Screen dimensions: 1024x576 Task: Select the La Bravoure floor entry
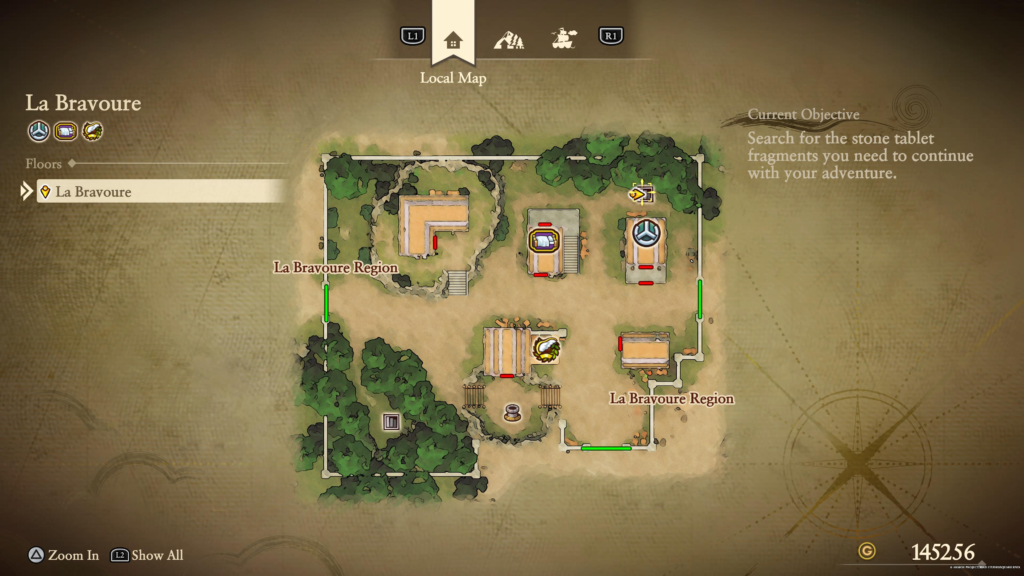coord(160,191)
